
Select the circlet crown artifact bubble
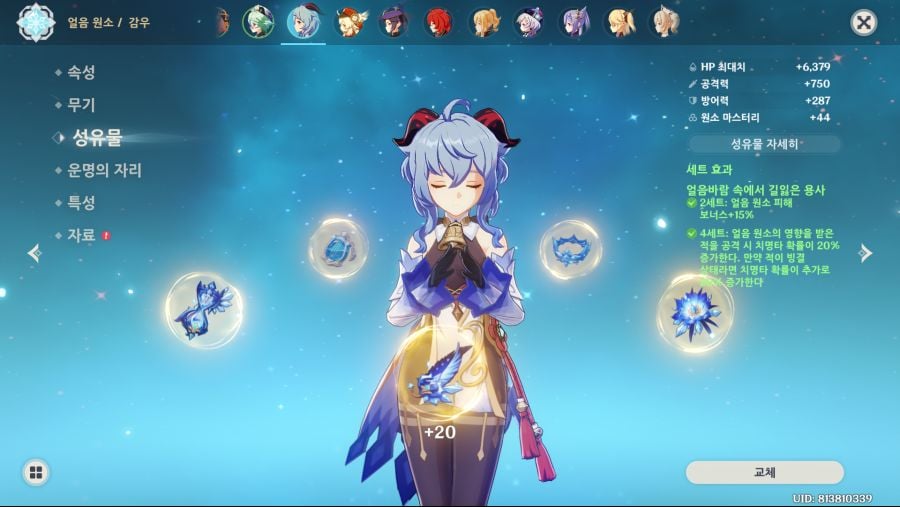coord(570,250)
